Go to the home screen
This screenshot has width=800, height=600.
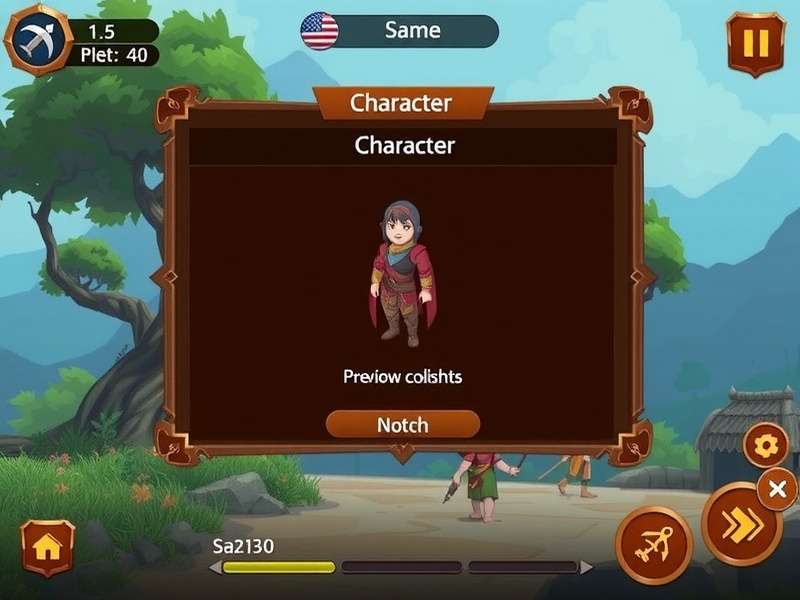click(47, 547)
